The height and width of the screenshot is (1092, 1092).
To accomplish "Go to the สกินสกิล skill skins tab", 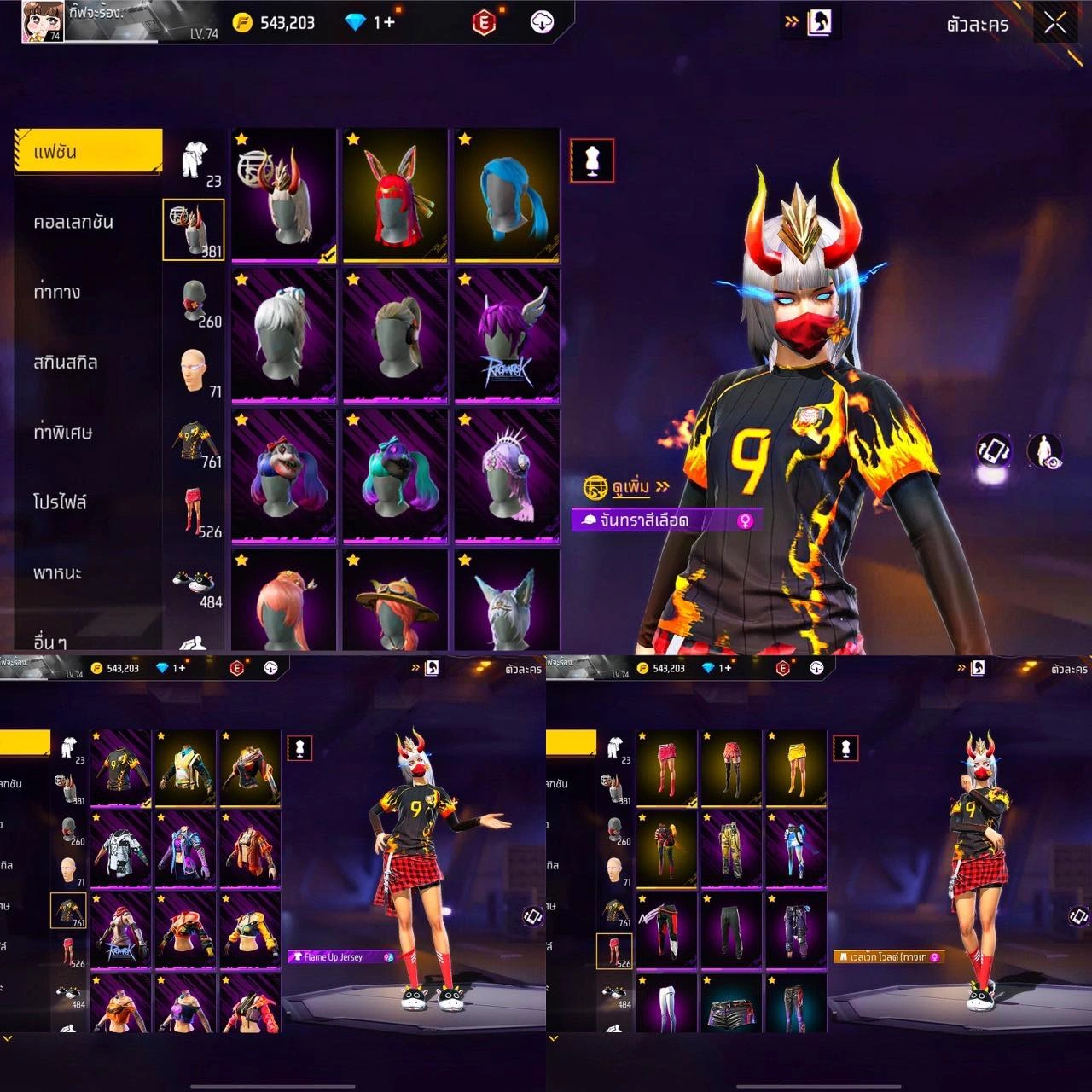I will (66, 363).
